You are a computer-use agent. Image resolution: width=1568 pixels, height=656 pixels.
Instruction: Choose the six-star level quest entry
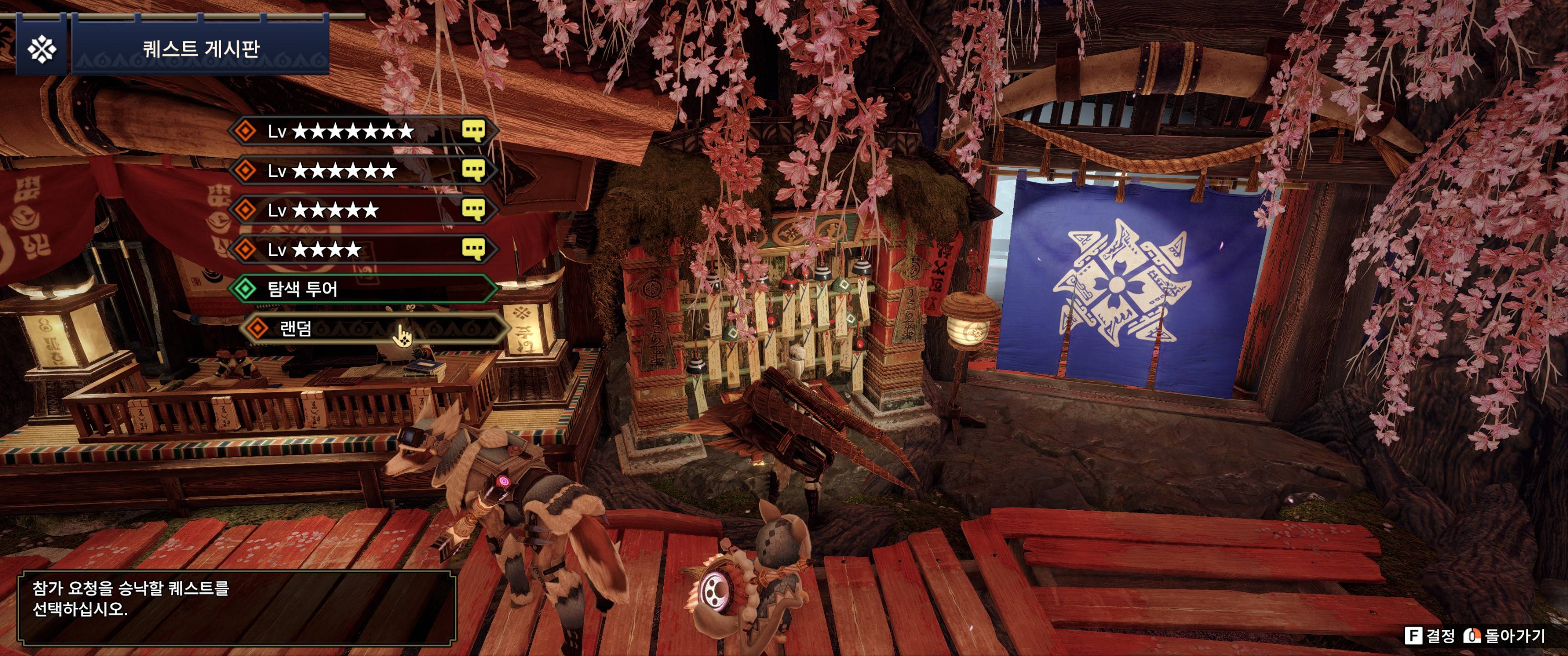coord(362,171)
